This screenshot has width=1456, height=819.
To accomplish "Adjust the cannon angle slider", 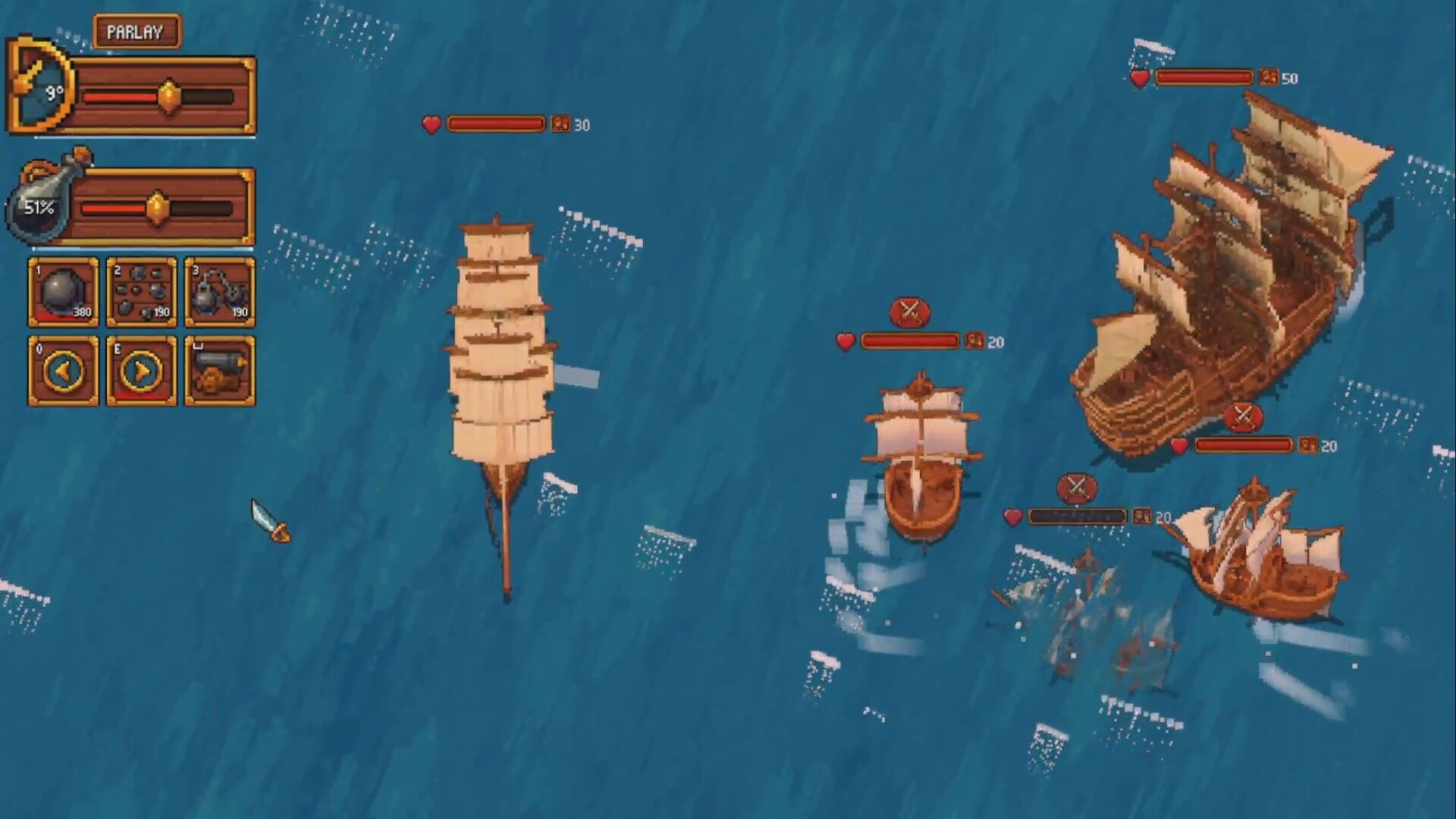I will tap(169, 96).
